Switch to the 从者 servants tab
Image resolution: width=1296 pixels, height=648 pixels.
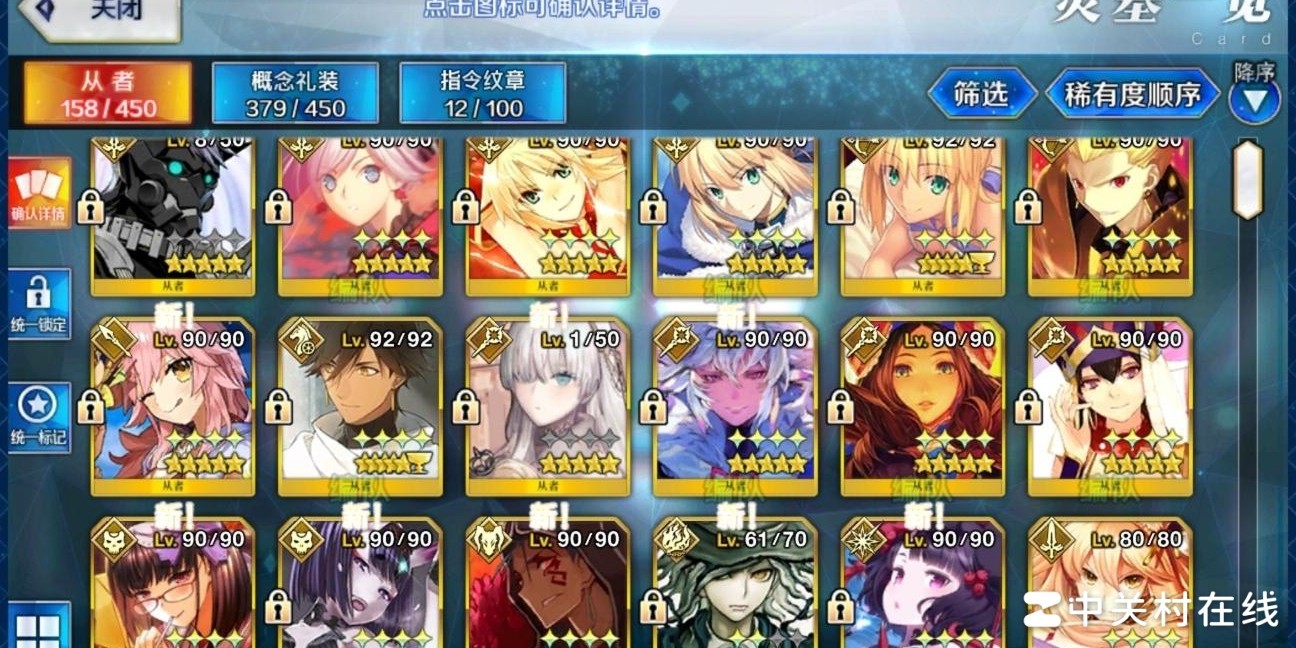click(x=108, y=93)
